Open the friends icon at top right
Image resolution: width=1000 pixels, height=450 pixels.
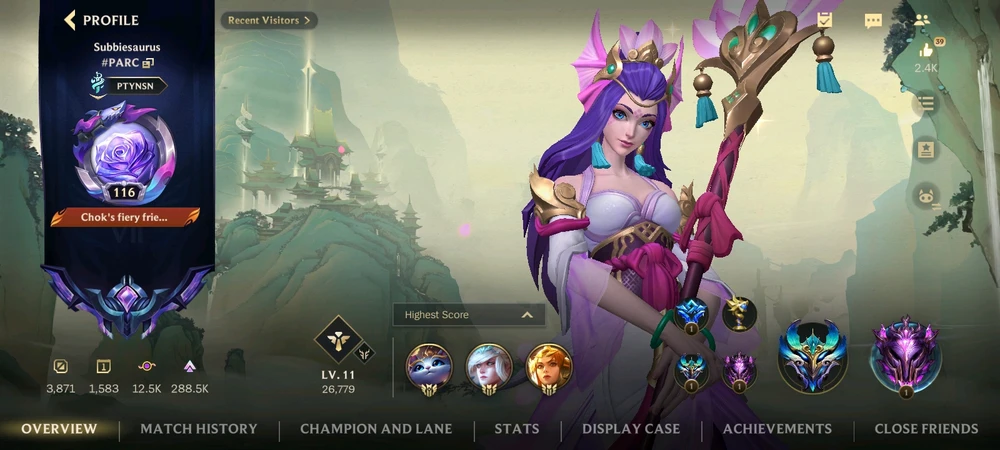922,20
